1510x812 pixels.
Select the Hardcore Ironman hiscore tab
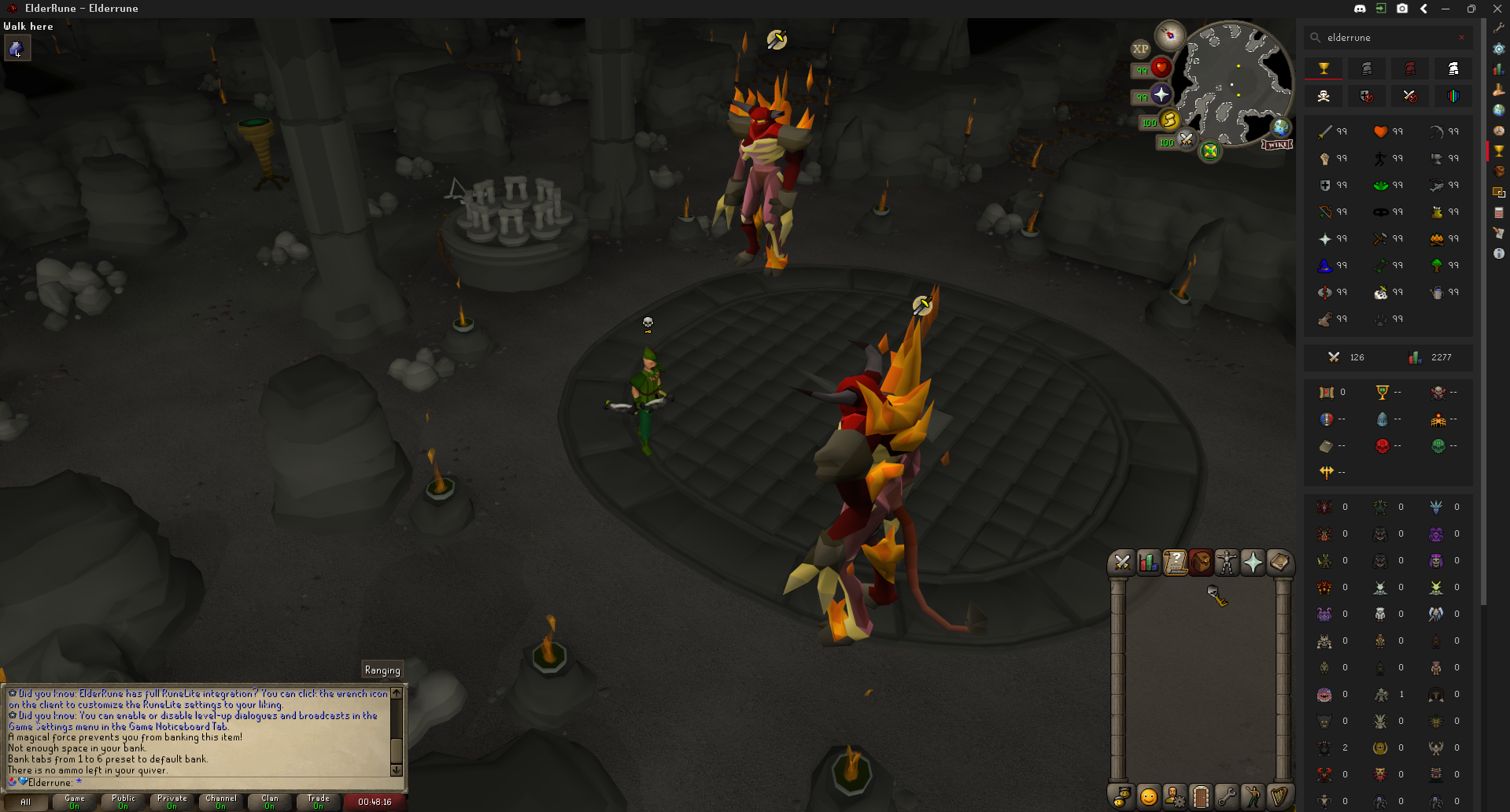point(1410,68)
